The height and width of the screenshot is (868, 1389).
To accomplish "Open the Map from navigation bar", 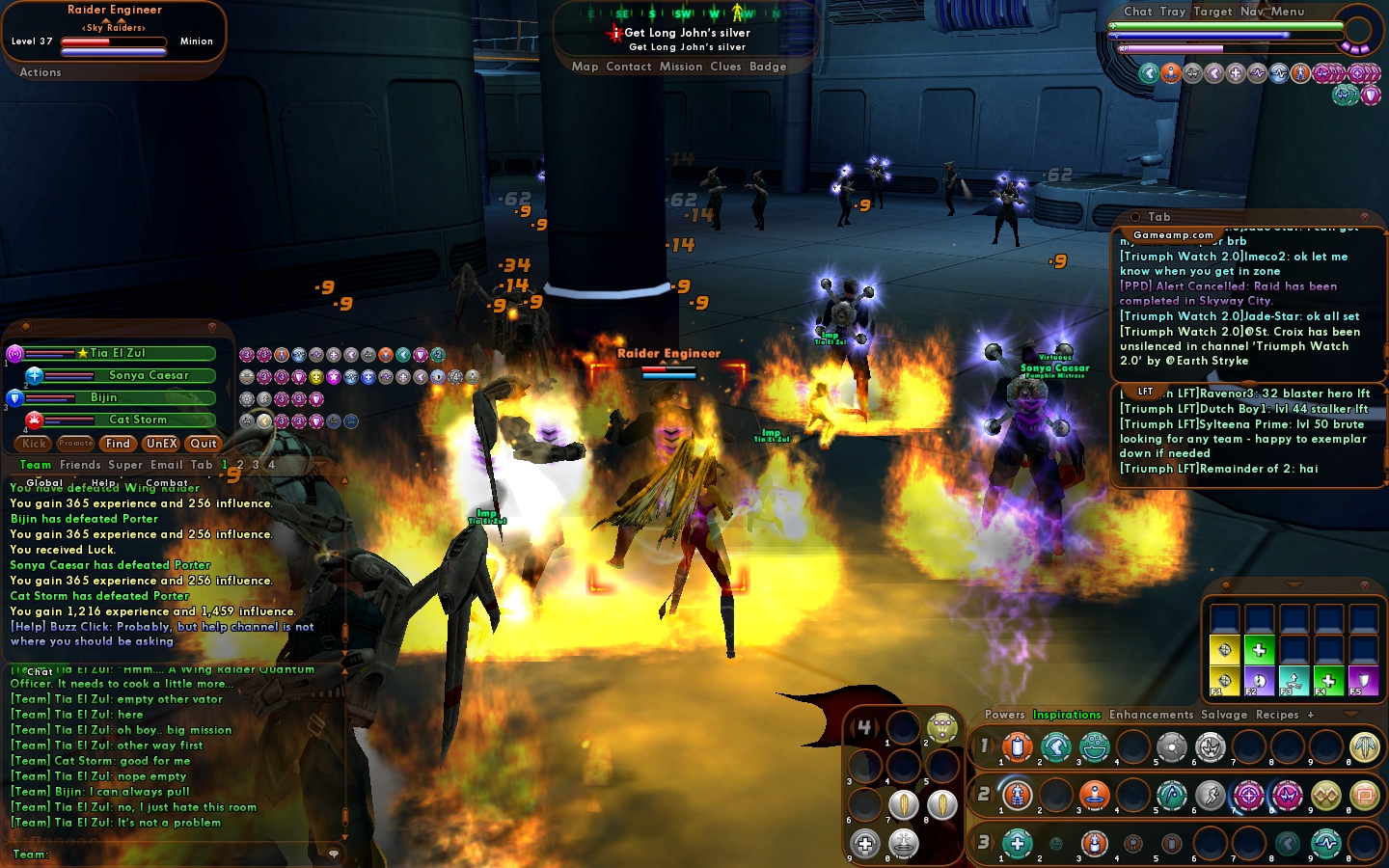I will pos(585,67).
